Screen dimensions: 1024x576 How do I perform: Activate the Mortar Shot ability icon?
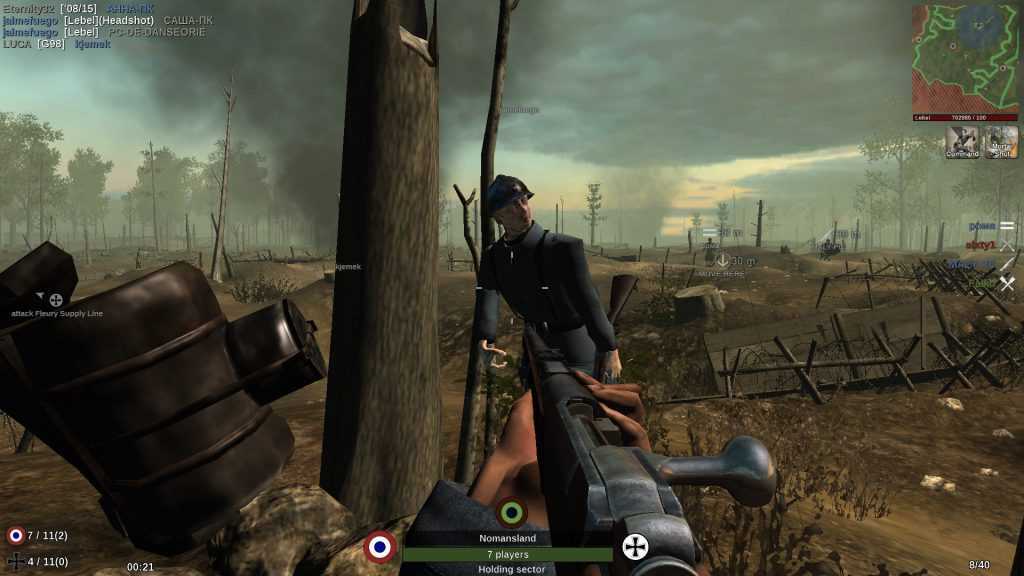tap(1000, 143)
